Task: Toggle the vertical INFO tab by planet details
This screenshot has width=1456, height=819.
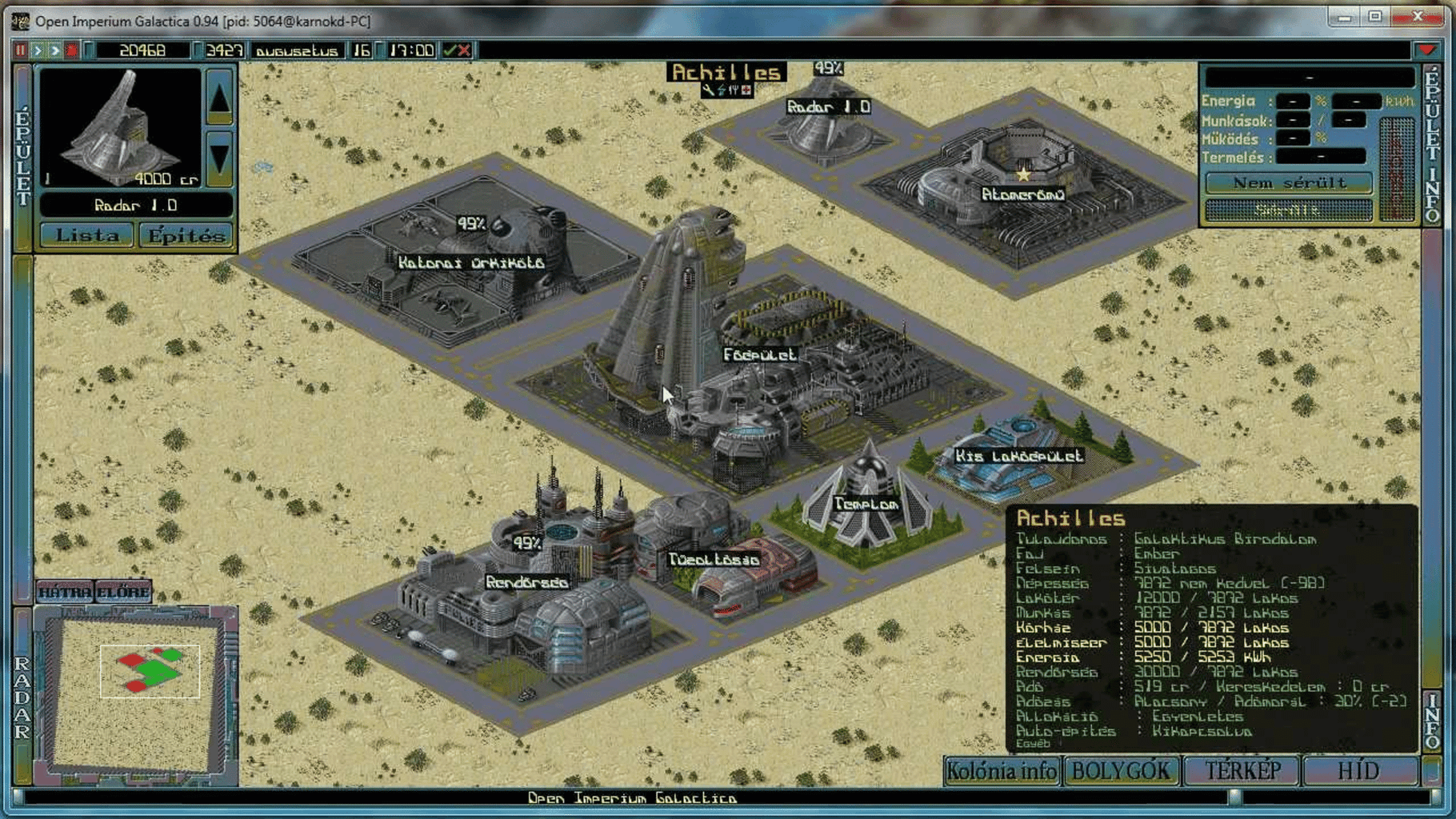Action: 1431,720
